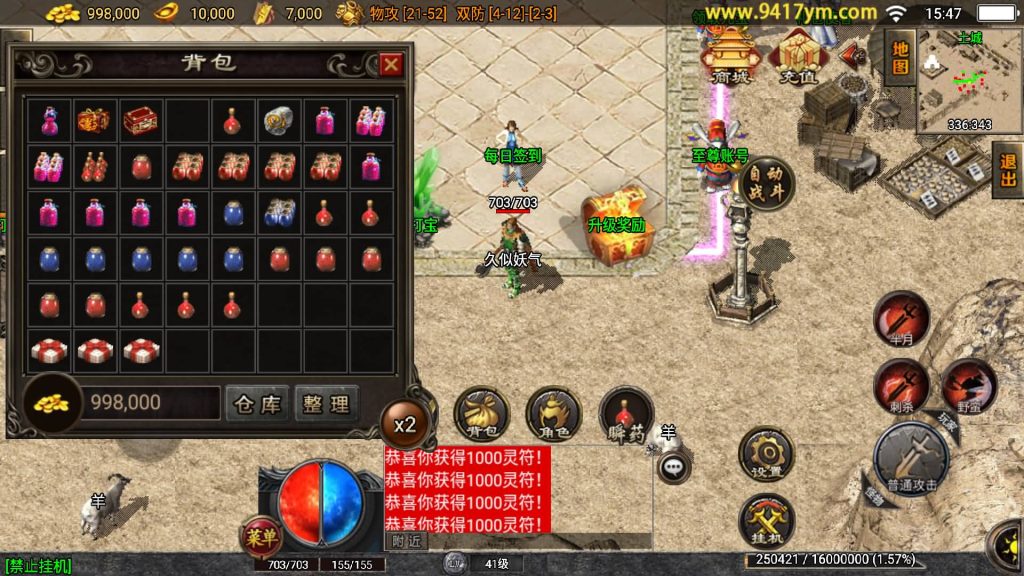Select the grey scroll stone item
Viewport: 1024px width, 576px height.
(x=279, y=120)
